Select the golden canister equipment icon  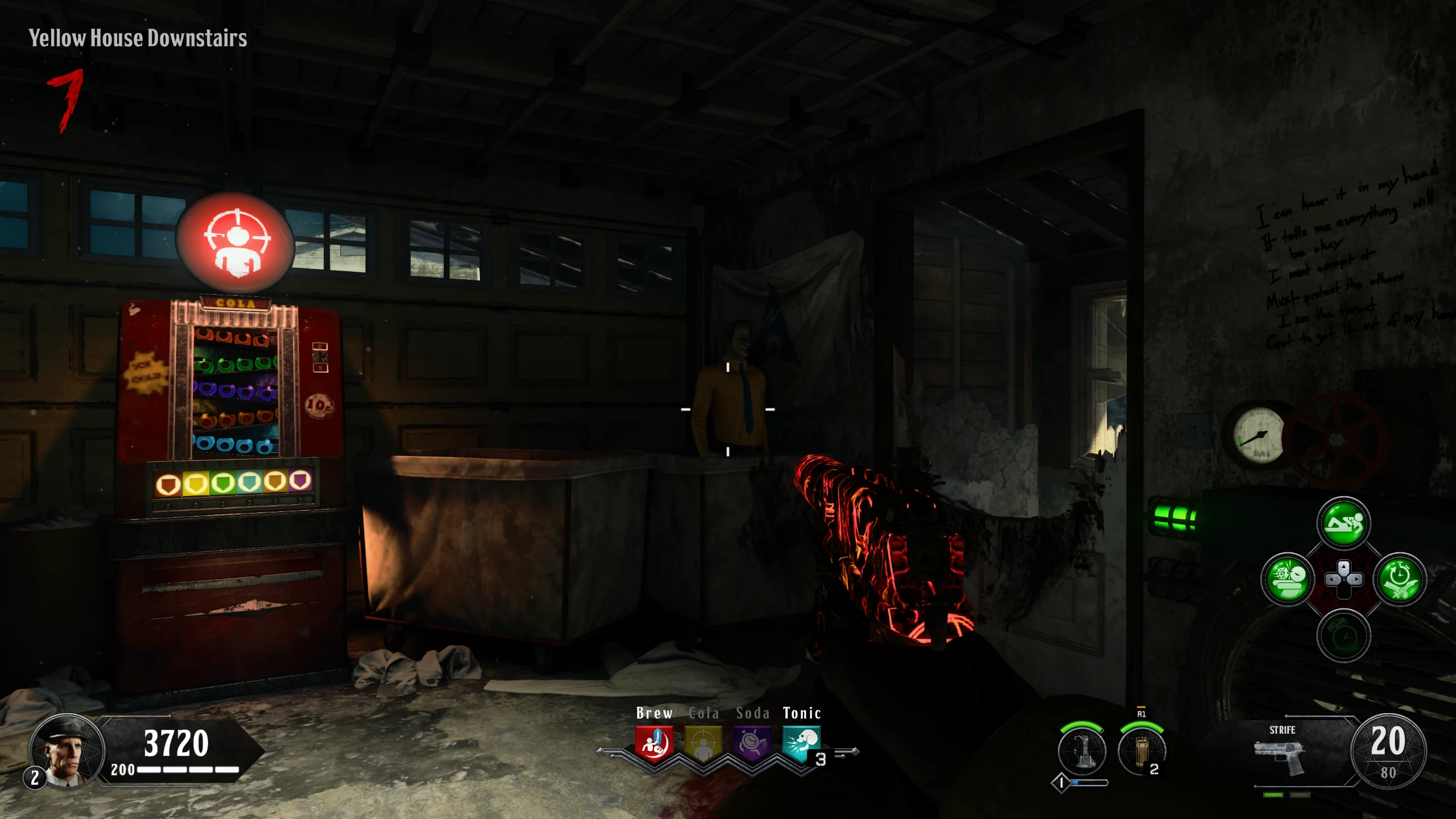click(x=1141, y=751)
